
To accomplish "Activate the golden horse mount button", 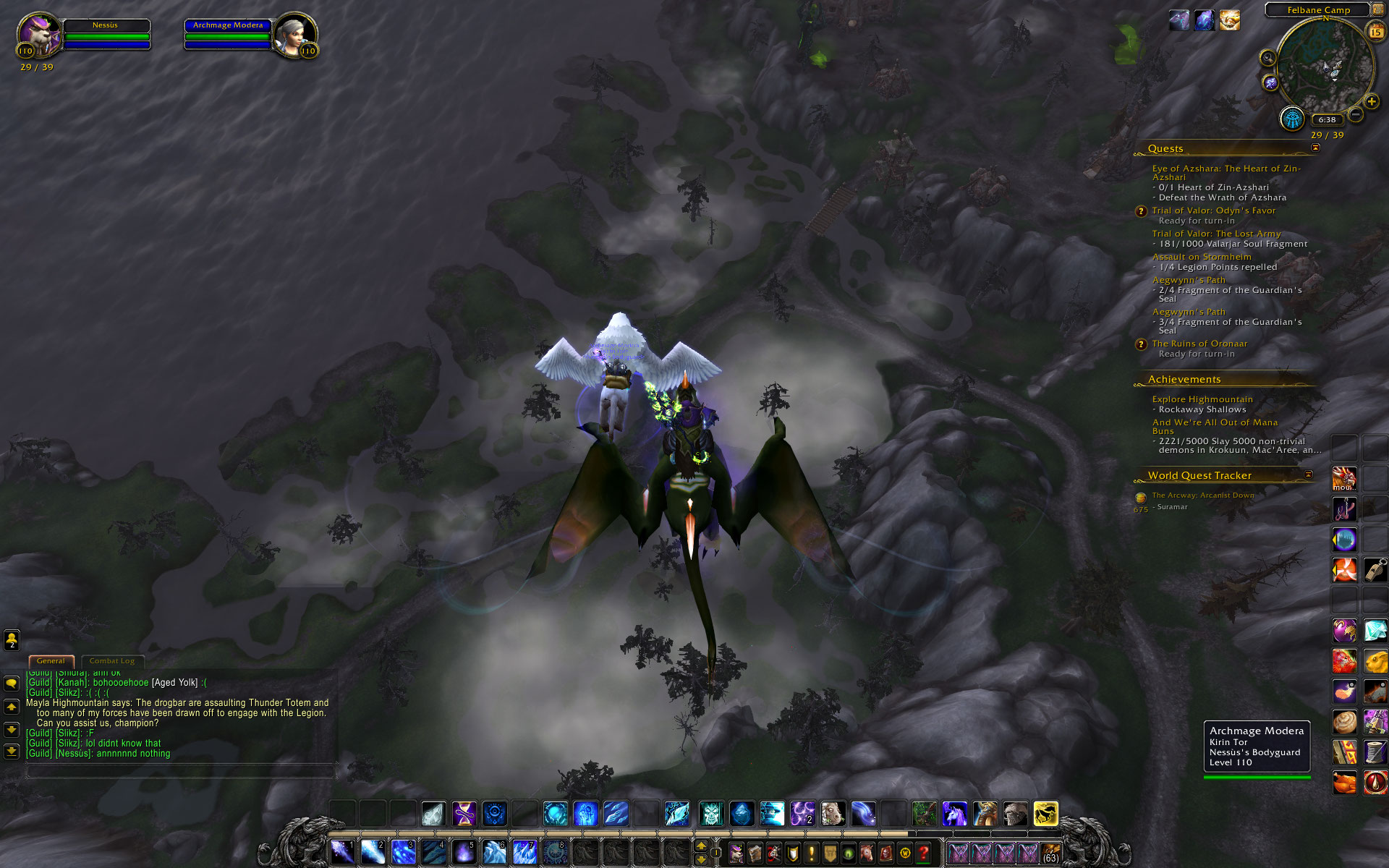I will (1045, 814).
